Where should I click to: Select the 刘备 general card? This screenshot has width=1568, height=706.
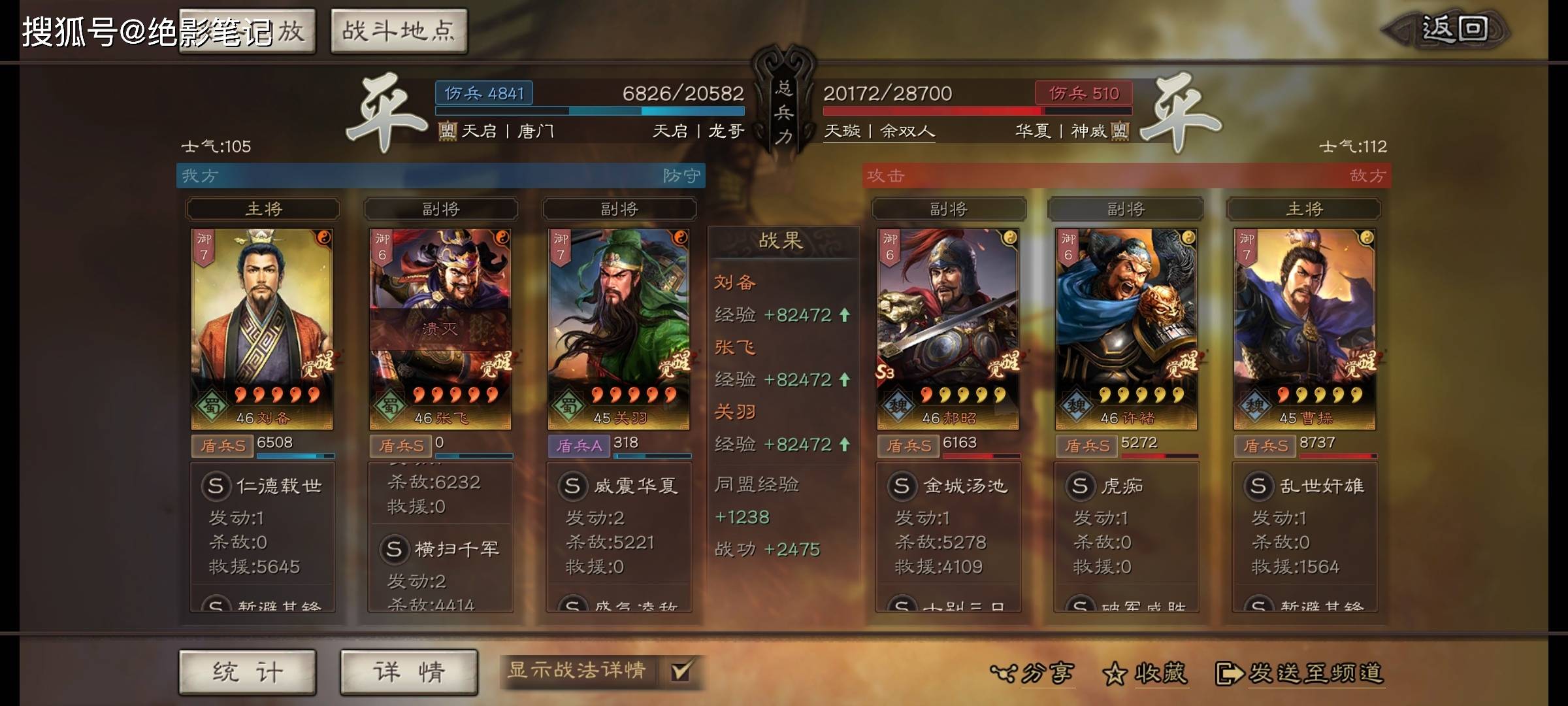pyautogui.click(x=262, y=329)
